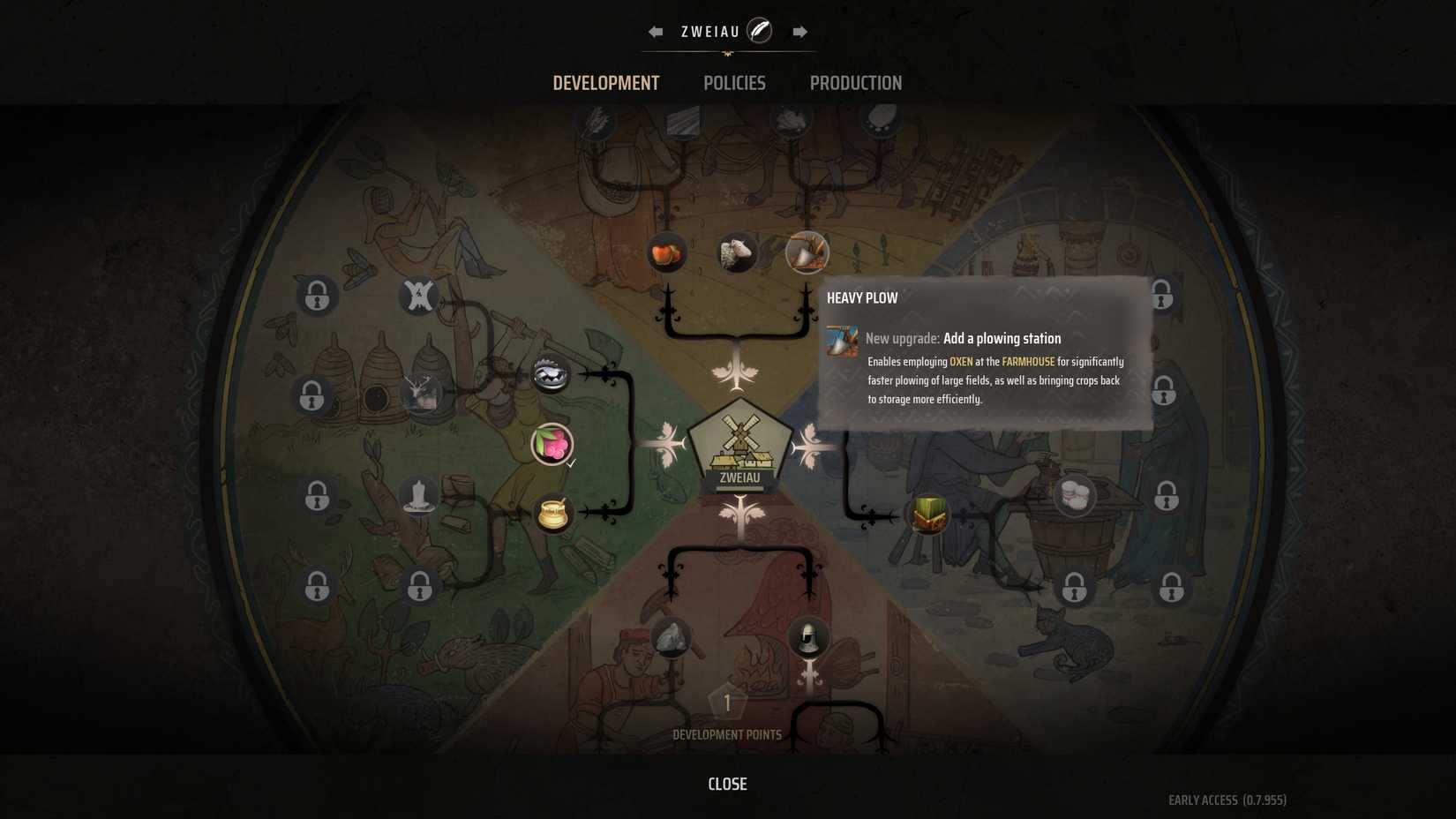Select the fruit orchard development icon
The height and width of the screenshot is (819, 1456).
click(666, 252)
